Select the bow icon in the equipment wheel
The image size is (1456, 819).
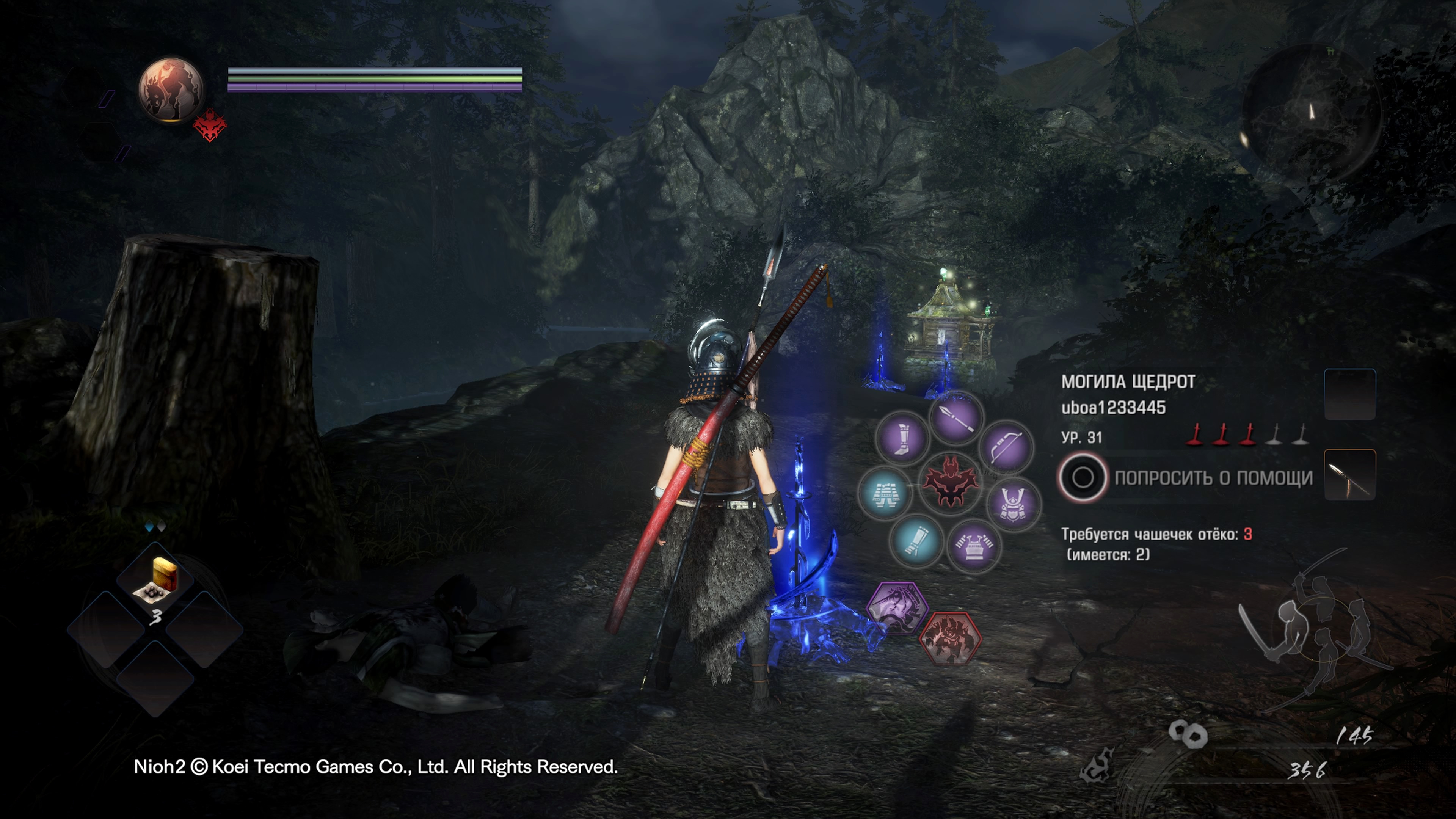pyautogui.click(x=1007, y=448)
